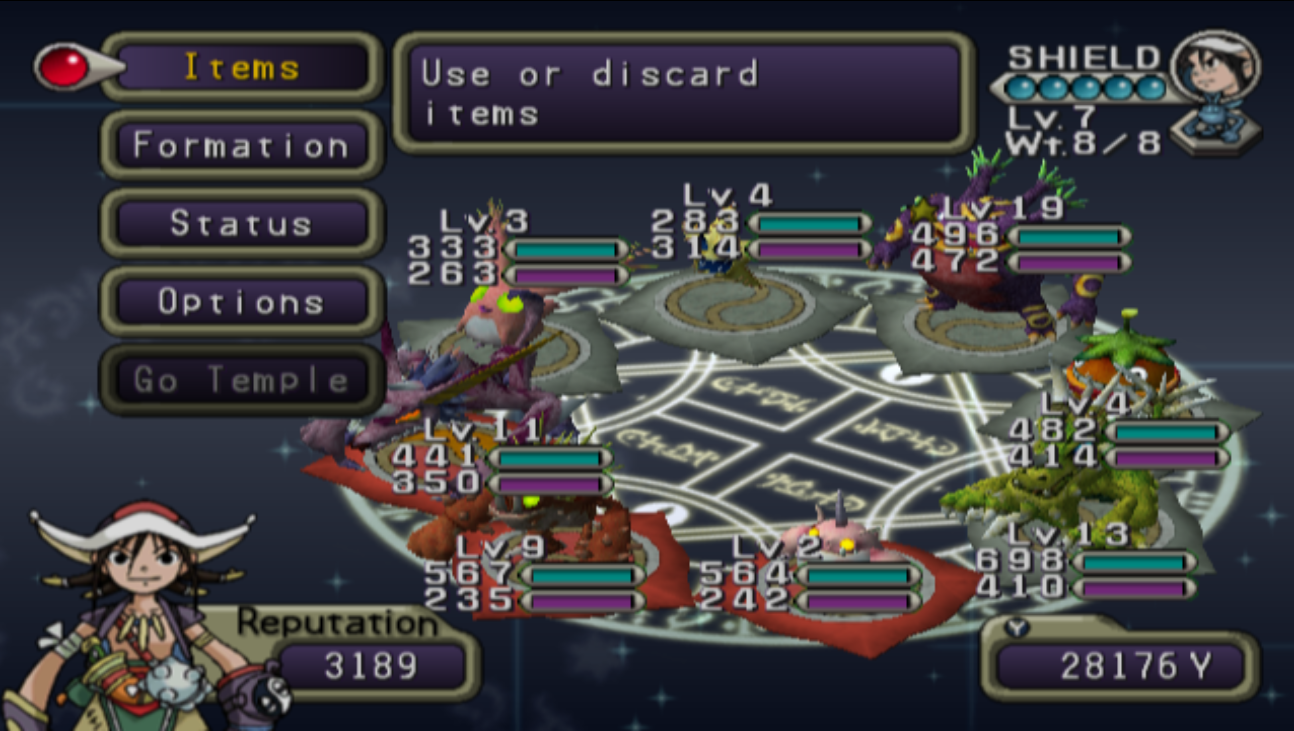
Task: Open the Status screen
Action: [x=240, y=224]
